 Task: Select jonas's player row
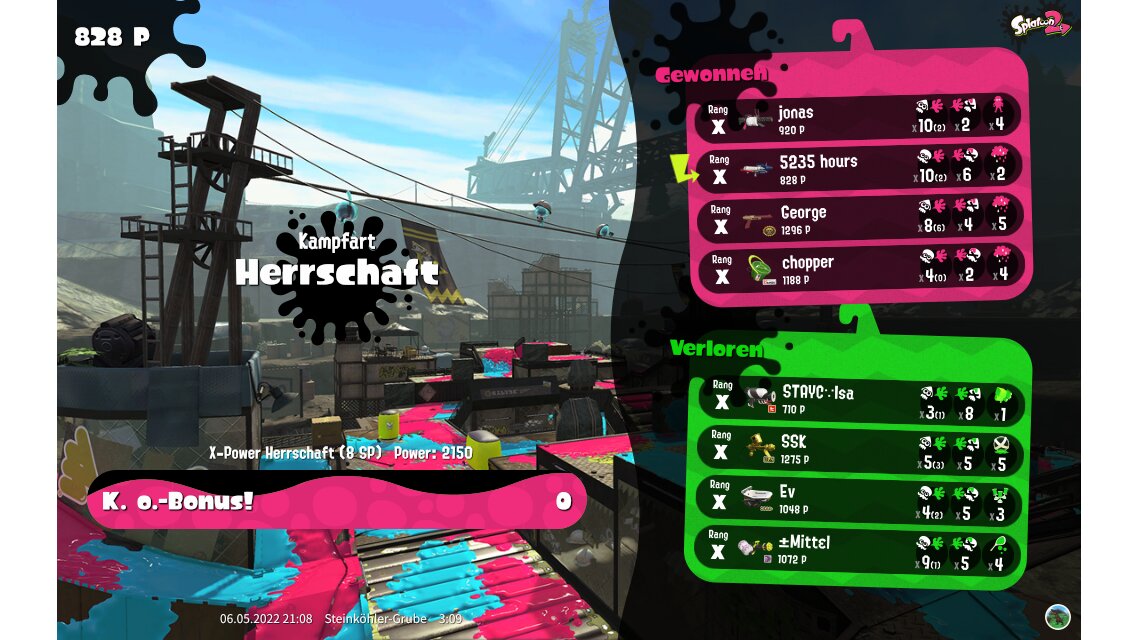(860, 118)
